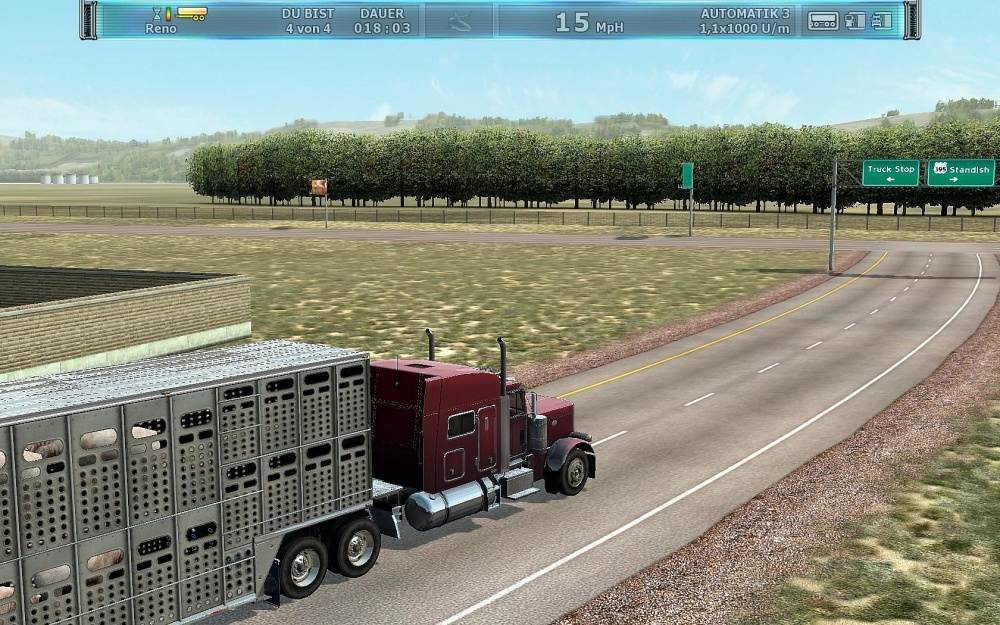Select the yellow trailer icon above Reno

(192, 14)
